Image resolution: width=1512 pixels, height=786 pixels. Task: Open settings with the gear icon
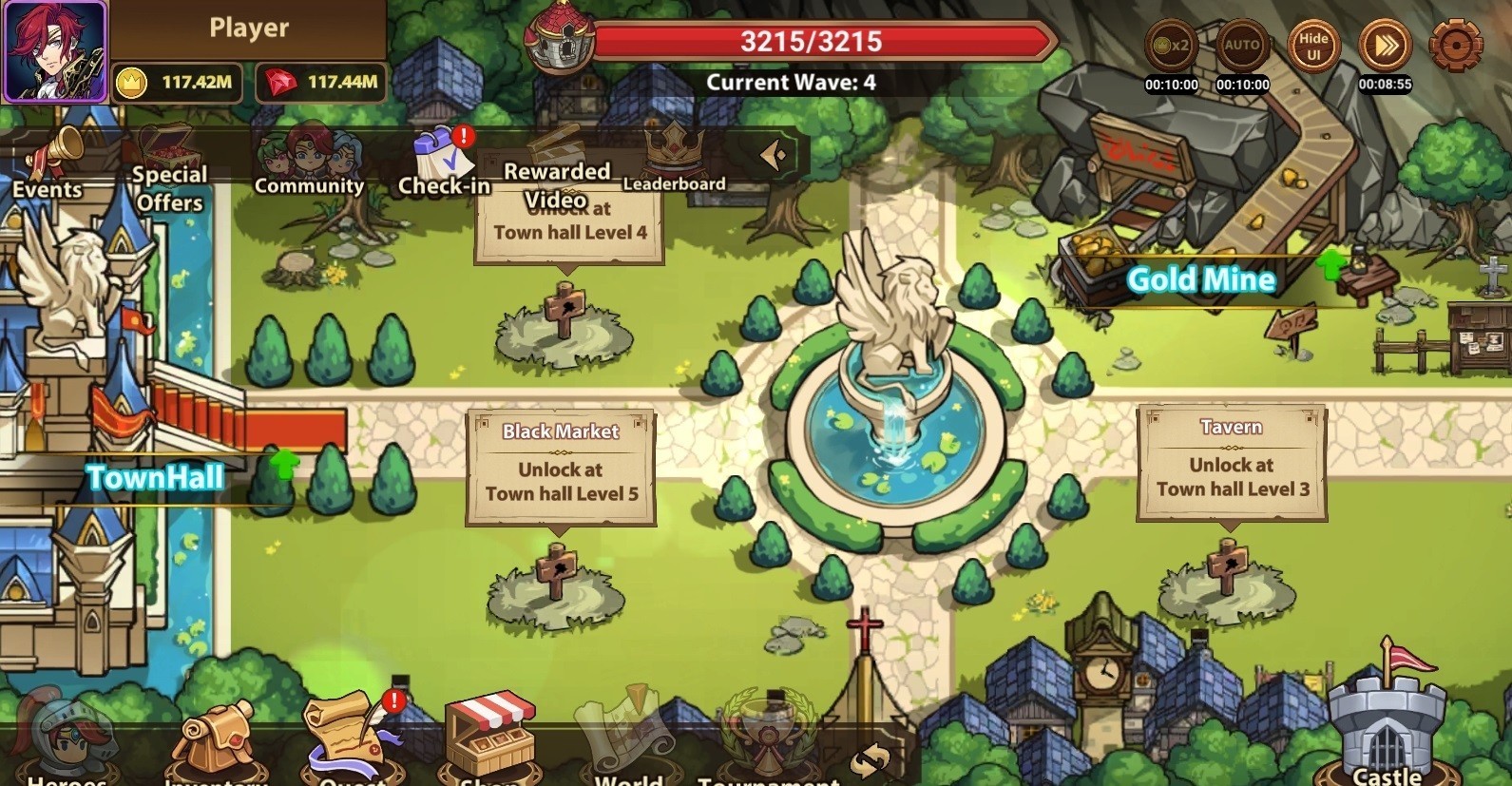coord(1455,44)
